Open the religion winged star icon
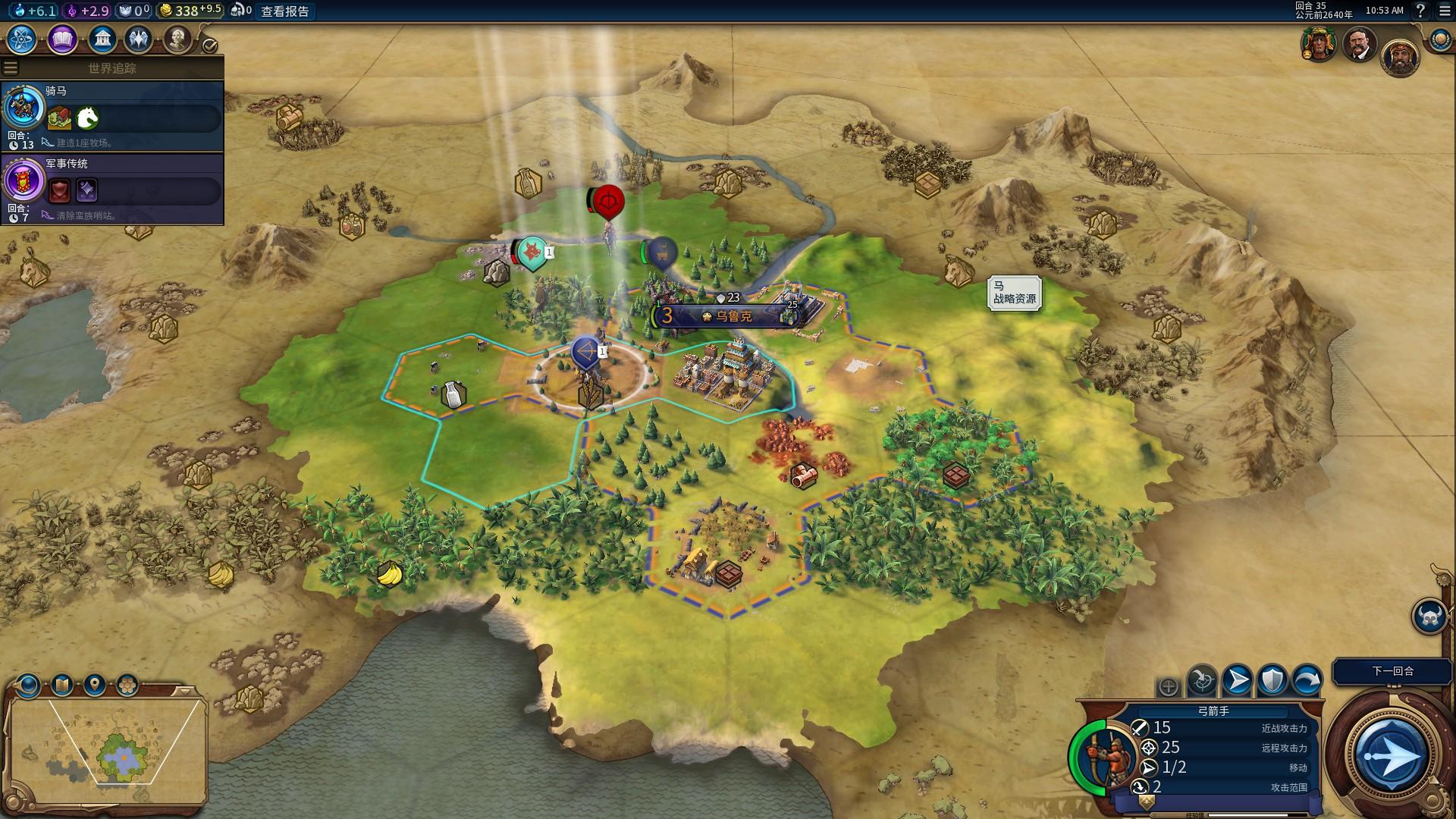The height and width of the screenshot is (819, 1456). point(138,39)
